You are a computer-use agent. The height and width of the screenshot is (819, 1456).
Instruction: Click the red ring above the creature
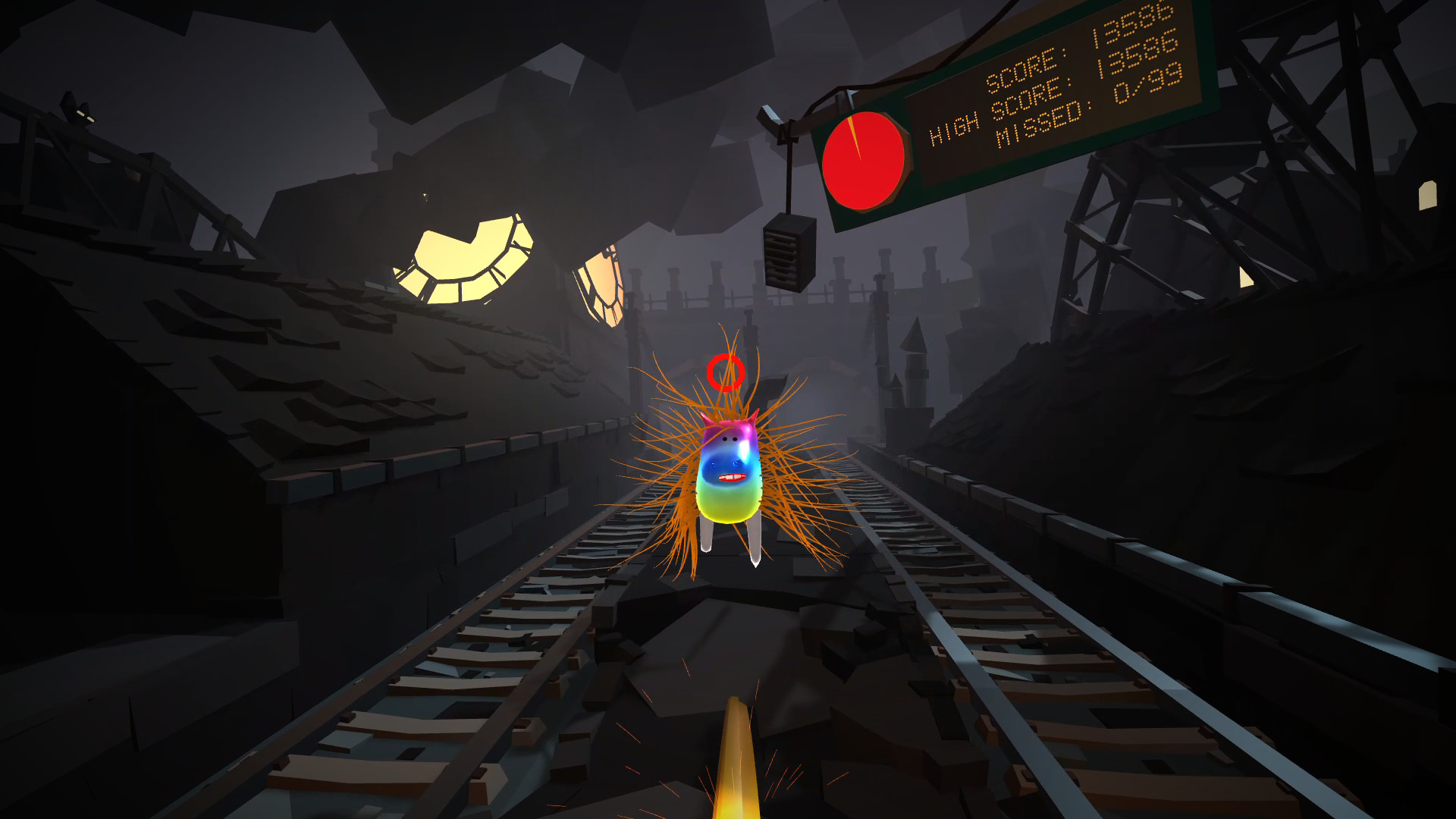pyautogui.click(x=726, y=372)
